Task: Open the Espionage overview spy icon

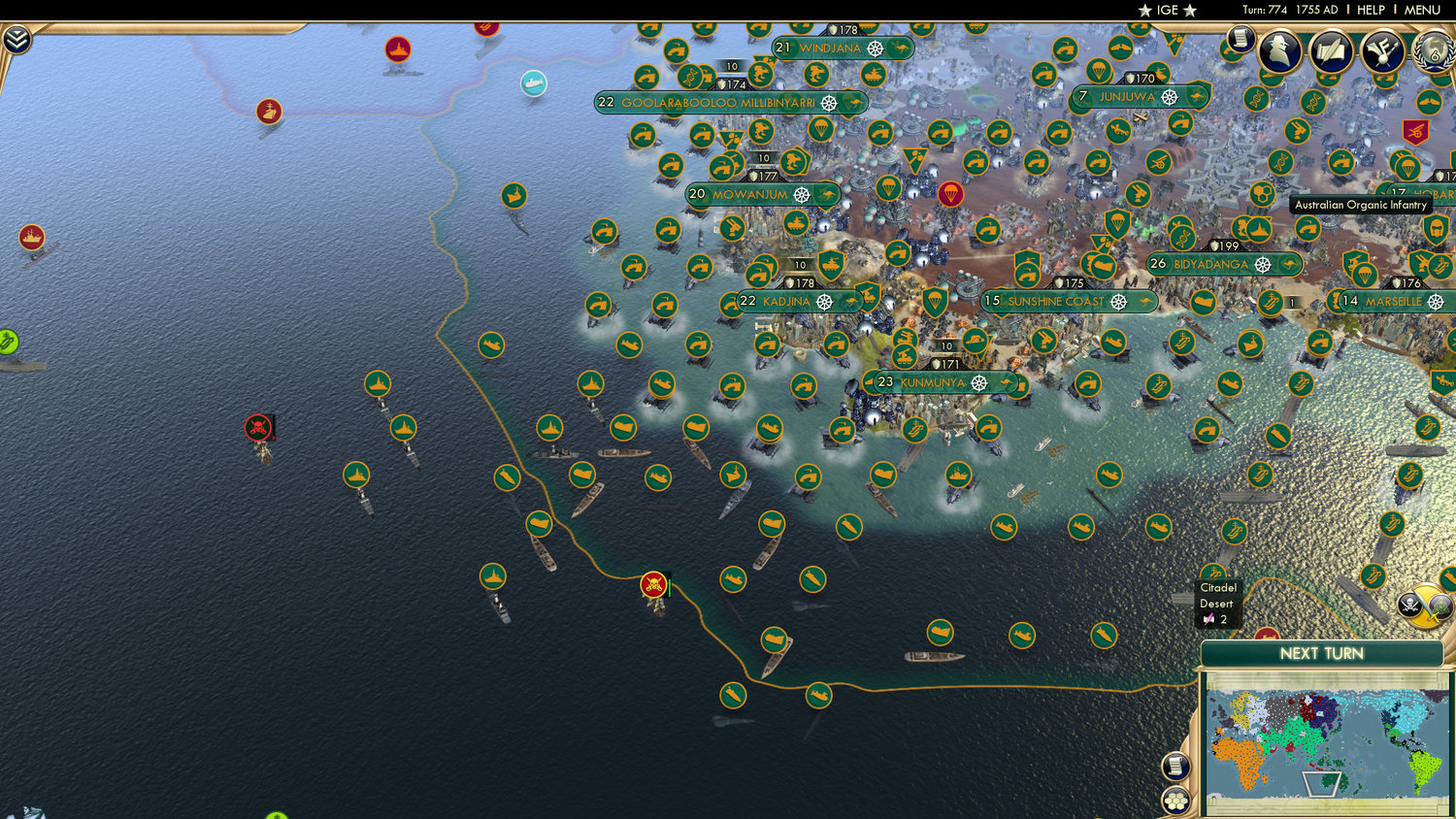Action: [1277, 50]
